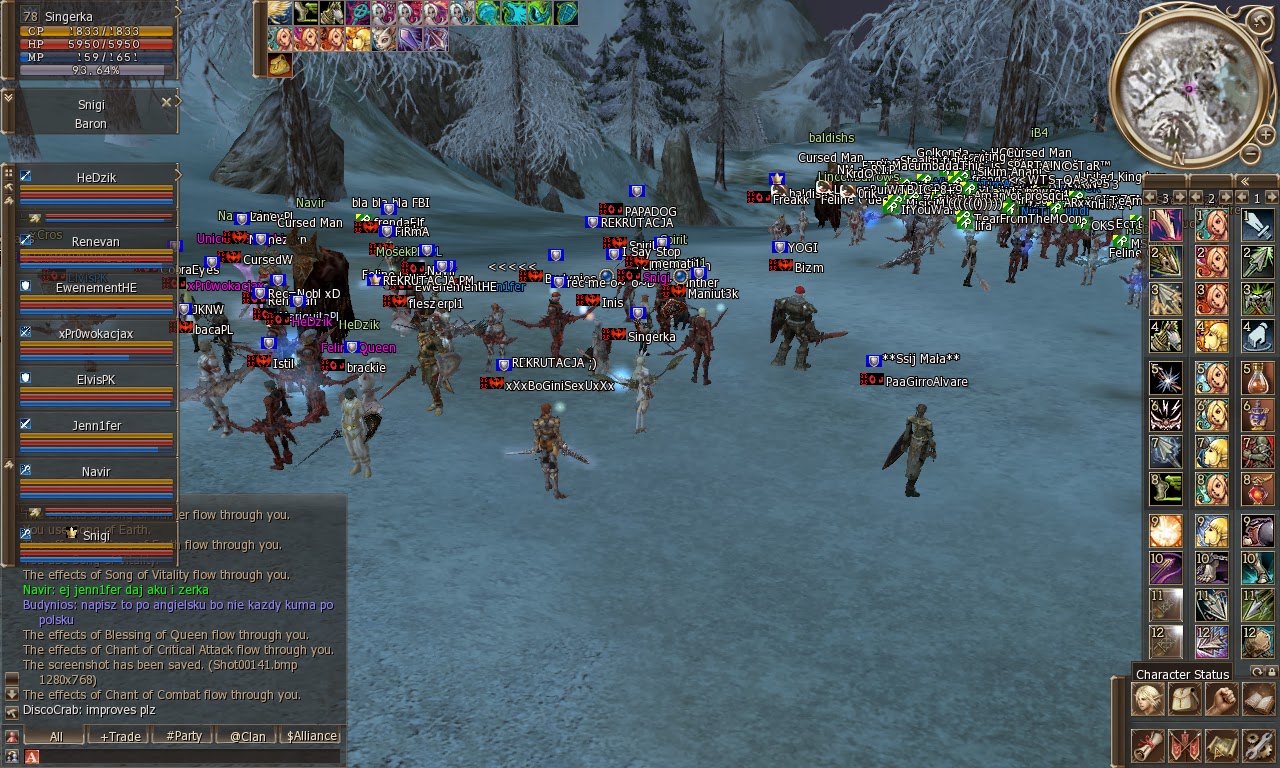Open the Skills book icon
1280x768 pixels.
[1258, 698]
